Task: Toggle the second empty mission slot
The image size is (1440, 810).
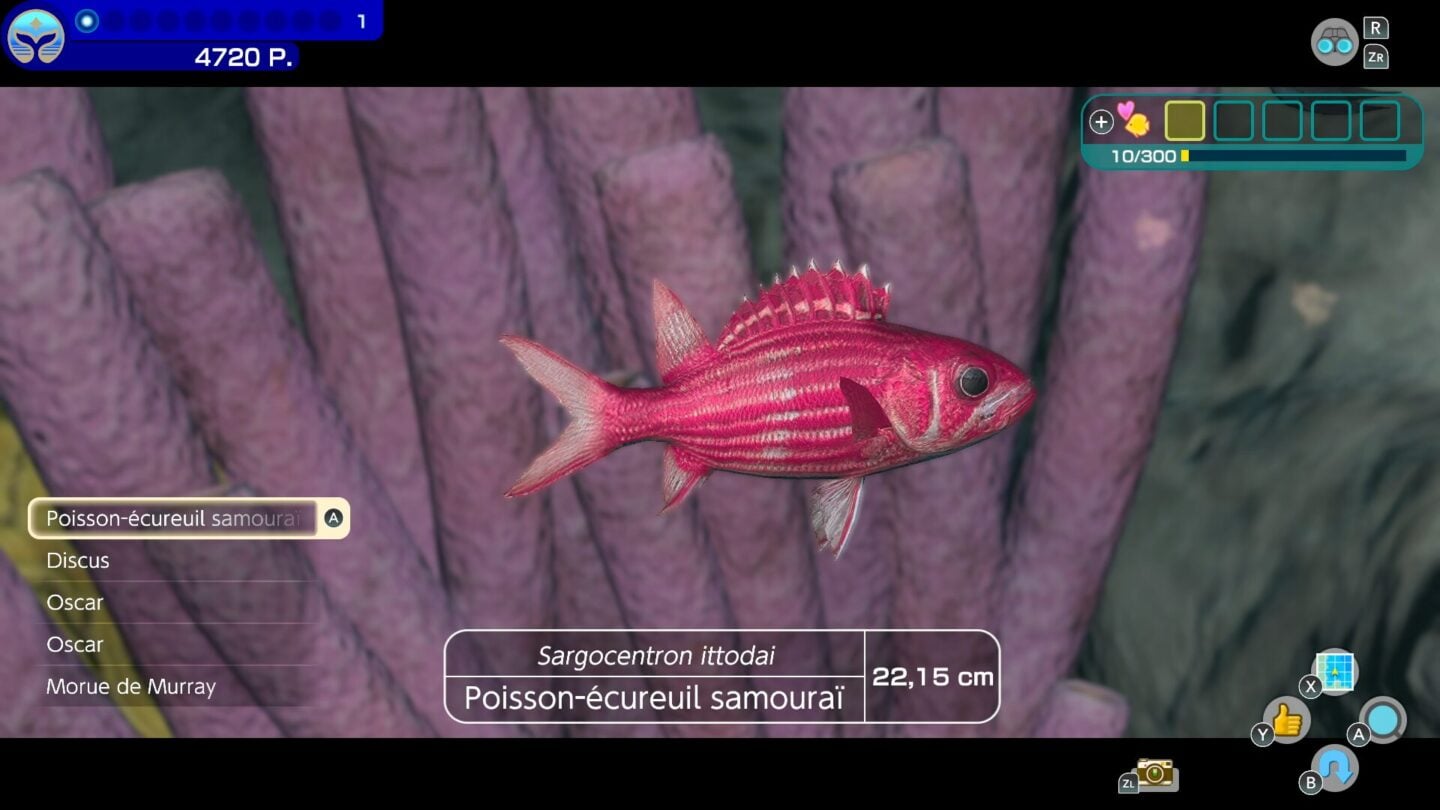Action: [x=1233, y=121]
